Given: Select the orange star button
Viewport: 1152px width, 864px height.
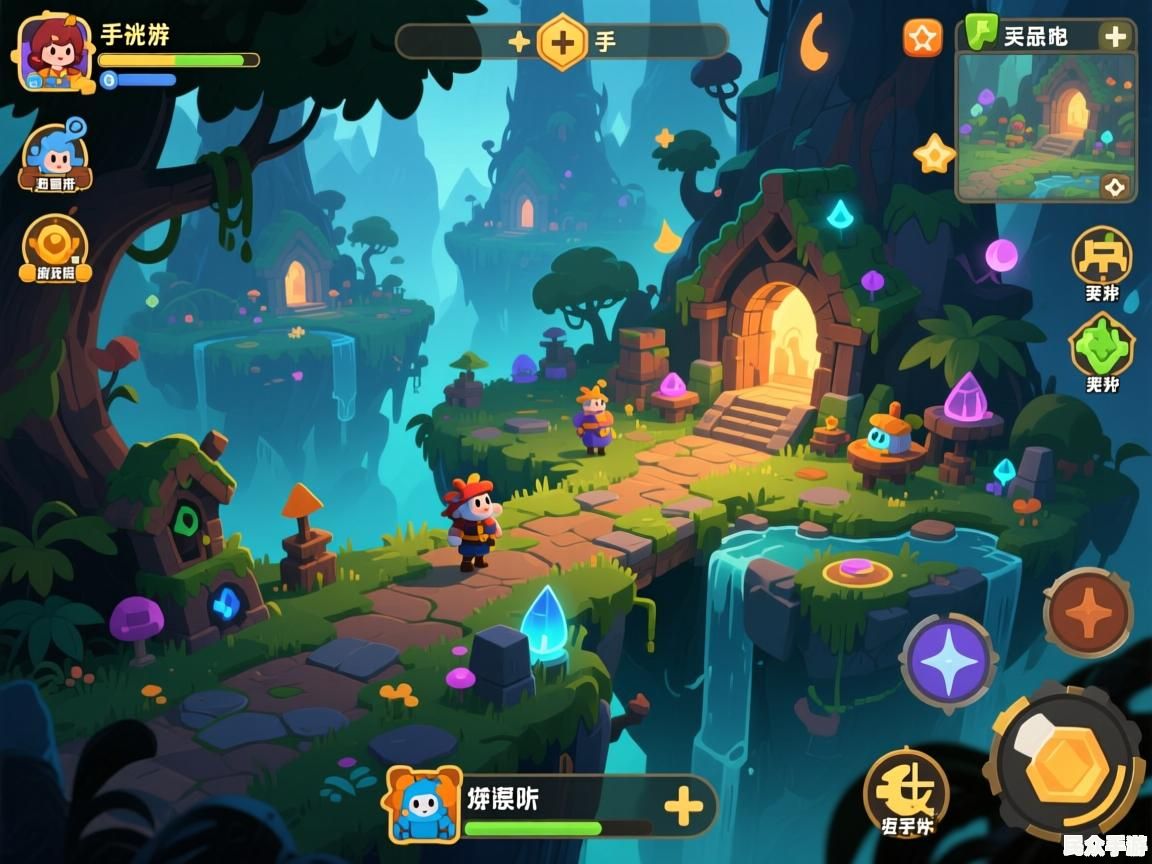Looking at the screenshot, I should coord(923,38).
